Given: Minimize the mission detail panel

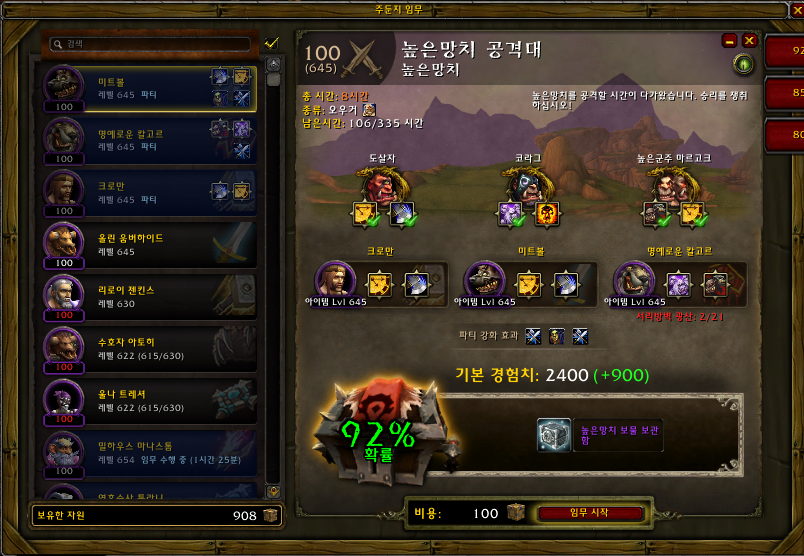Looking at the screenshot, I should coord(729,41).
